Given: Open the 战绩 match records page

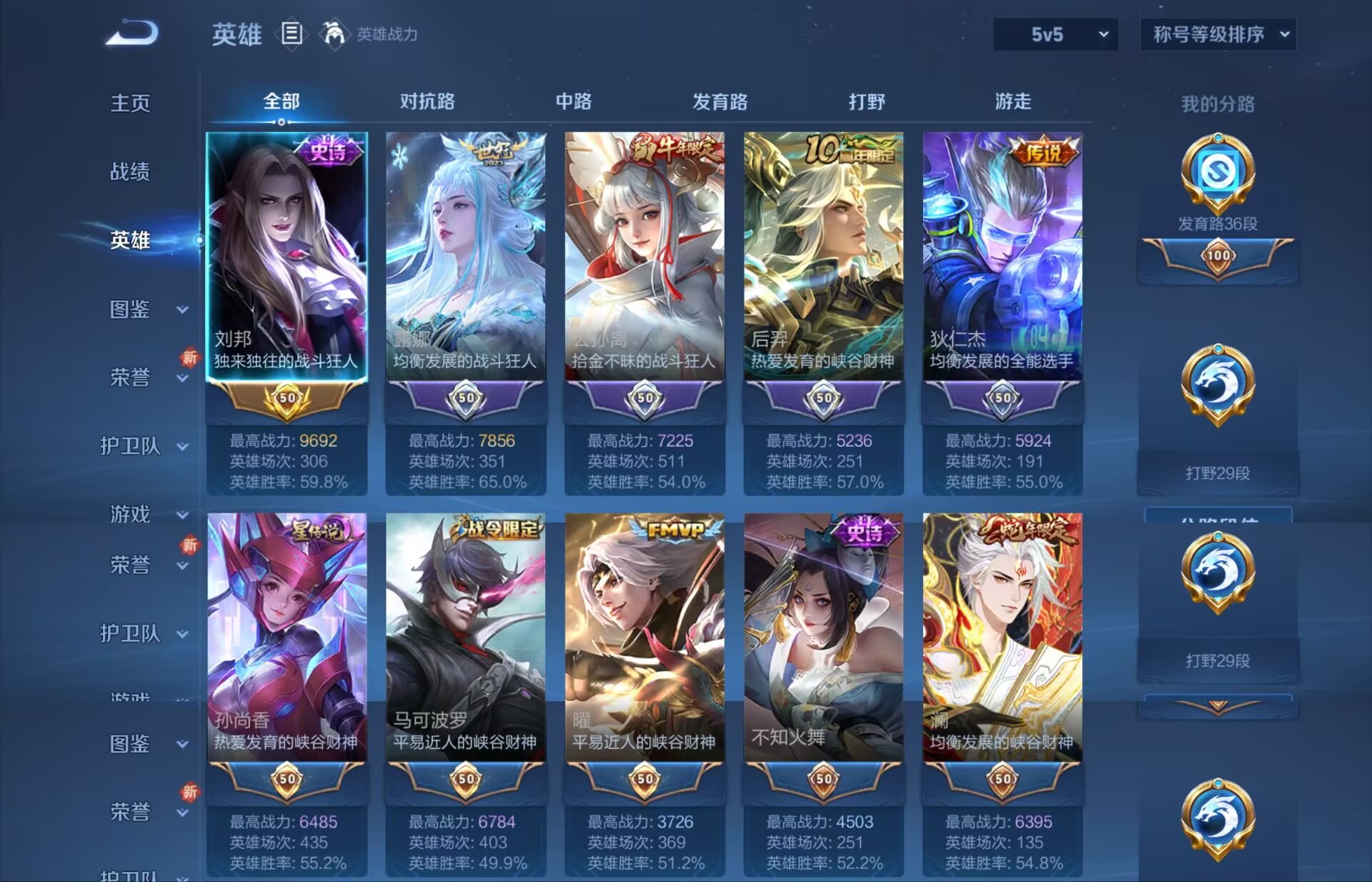Looking at the screenshot, I should coord(129,172).
